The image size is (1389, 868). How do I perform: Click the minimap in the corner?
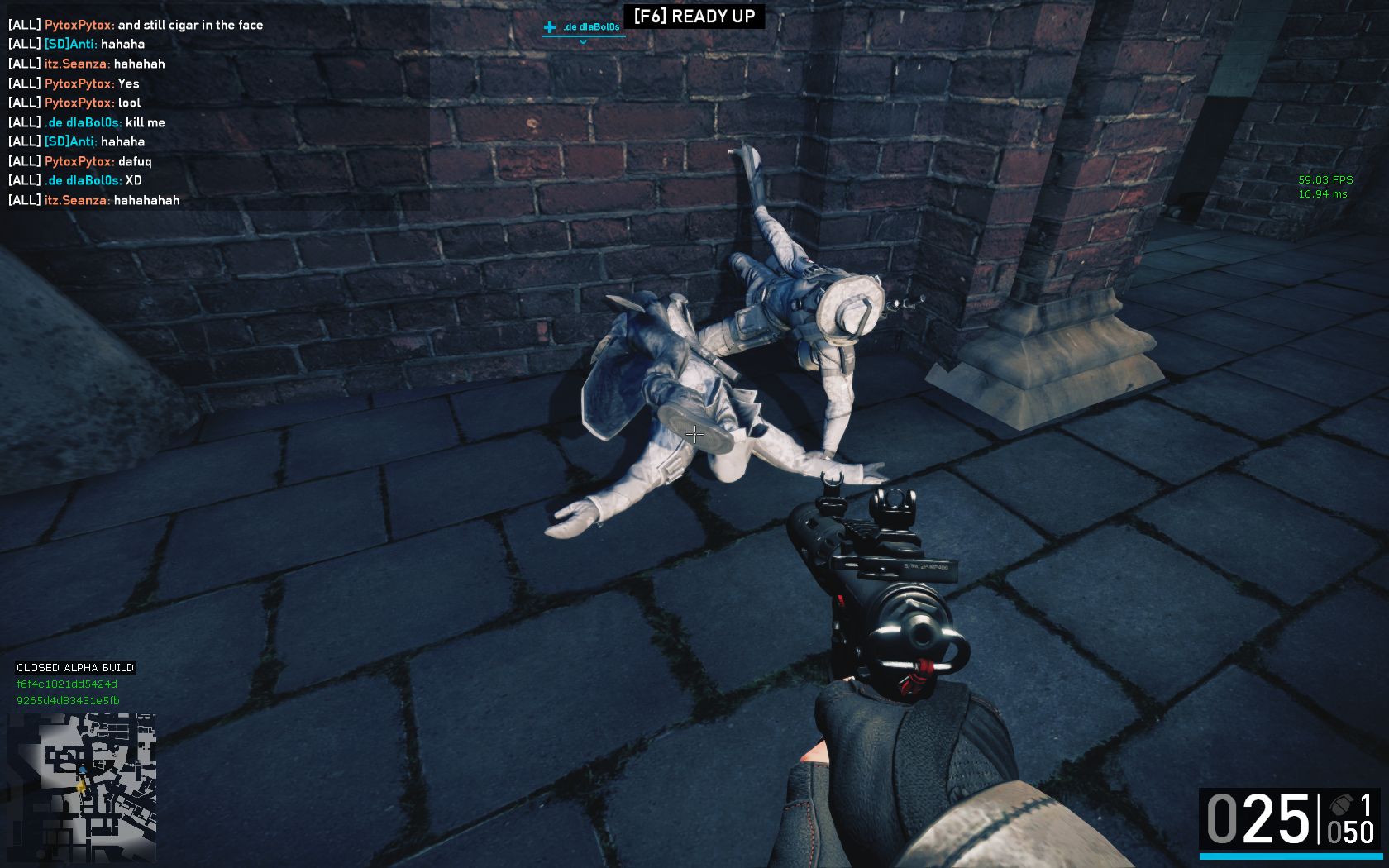coord(81,786)
